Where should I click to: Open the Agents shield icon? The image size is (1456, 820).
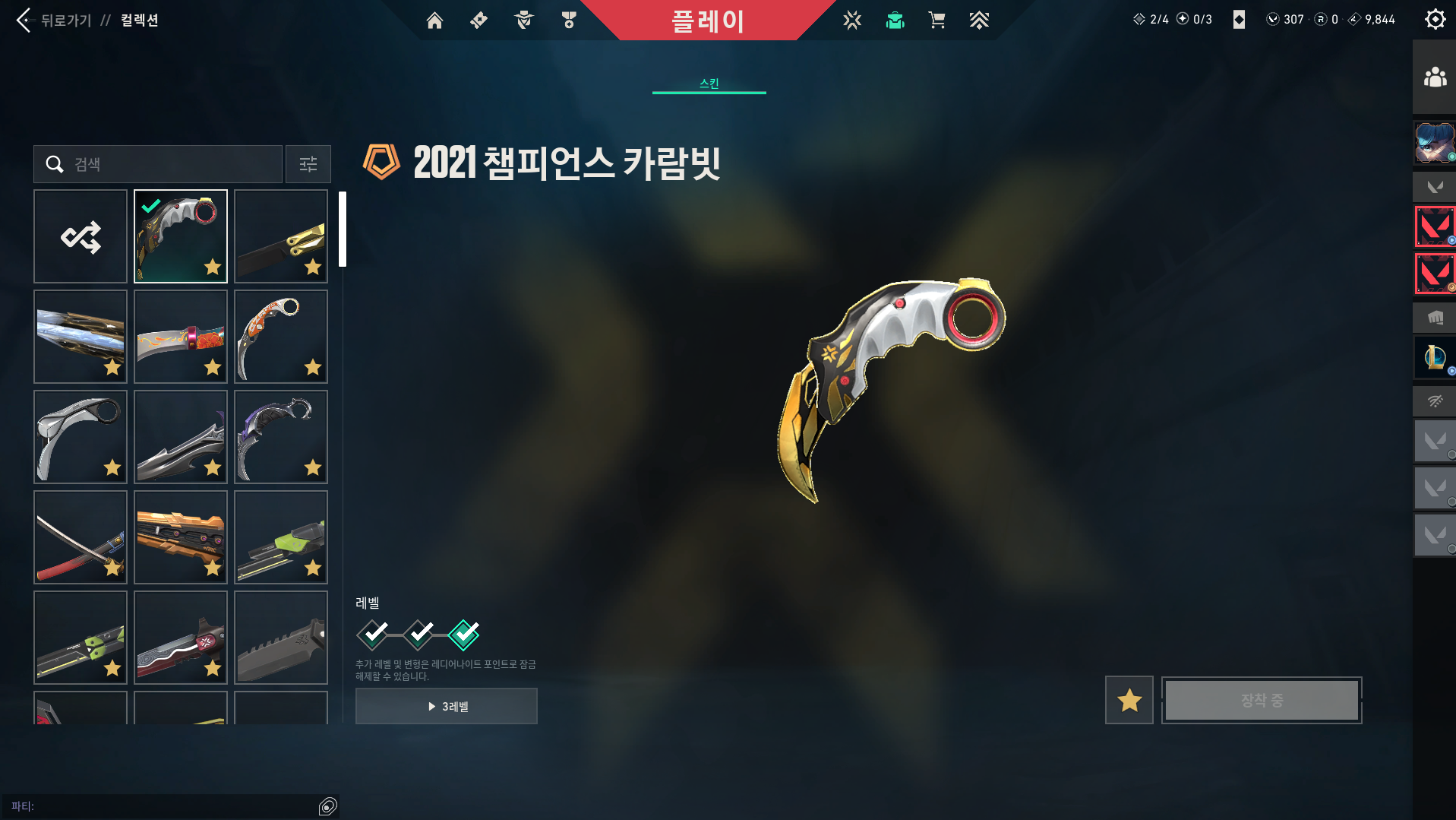[523, 20]
